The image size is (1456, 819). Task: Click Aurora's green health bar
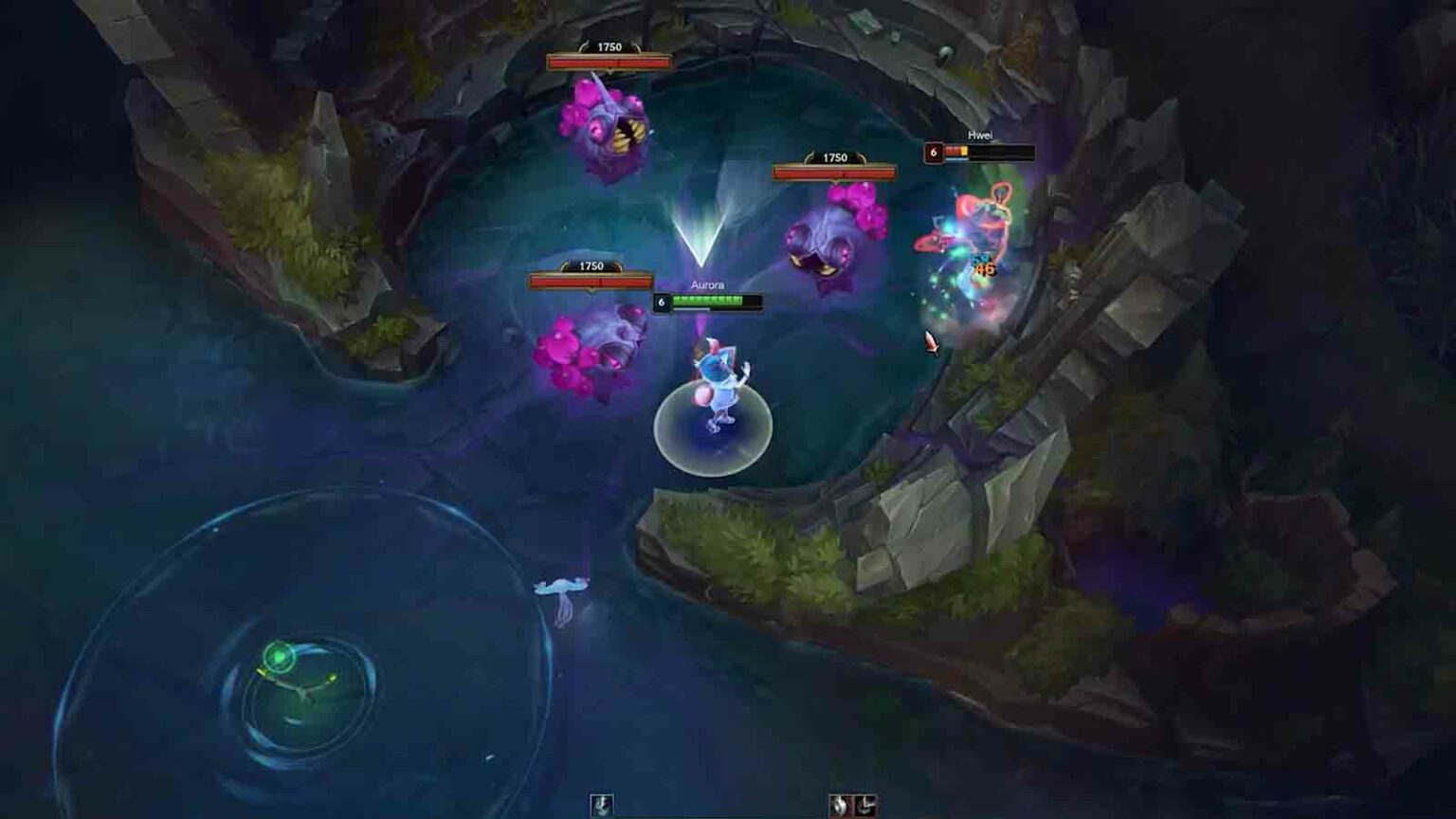click(708, 300)
